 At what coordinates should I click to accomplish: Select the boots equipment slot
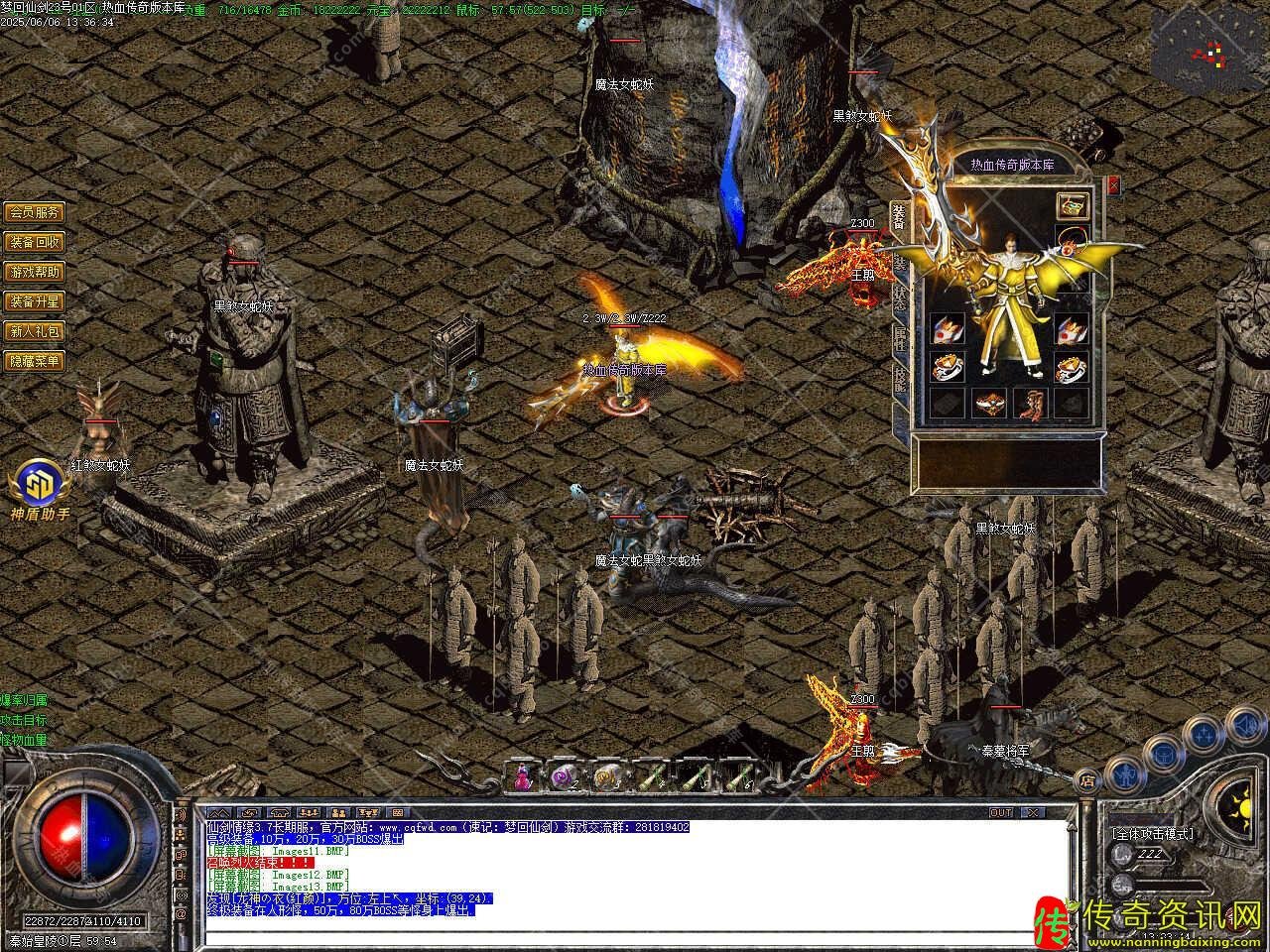(1029, 403)
